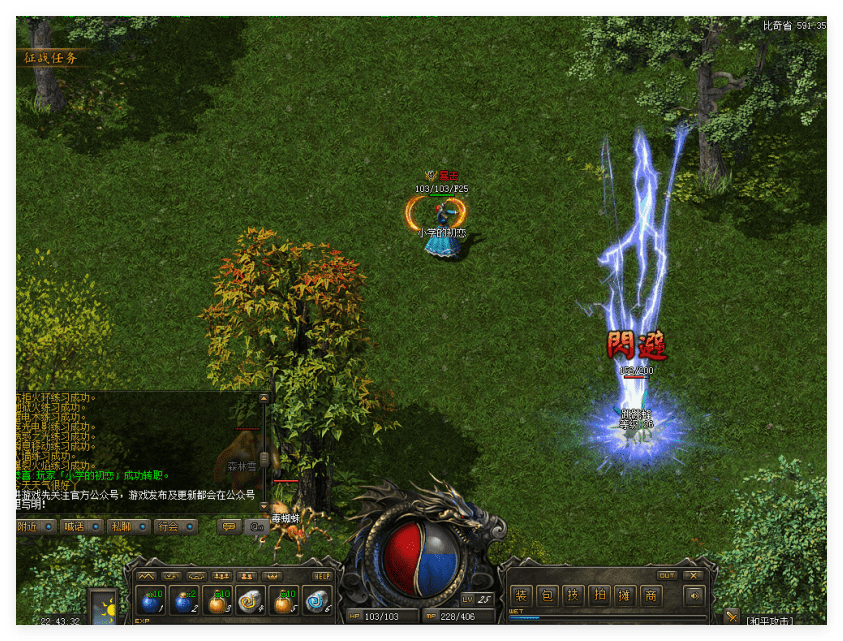The image size is (843, 641).
Task: Open the 包 bag inventory
Action: tap(547, 596)
